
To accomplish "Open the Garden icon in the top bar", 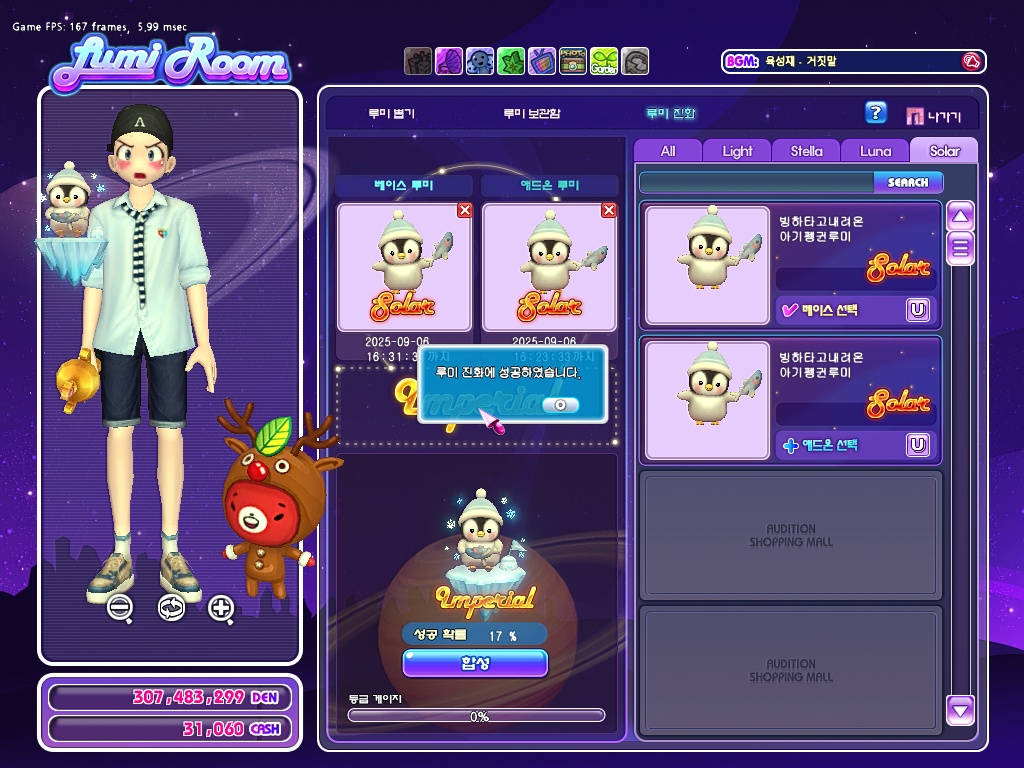I will click(x=604, y=62).
